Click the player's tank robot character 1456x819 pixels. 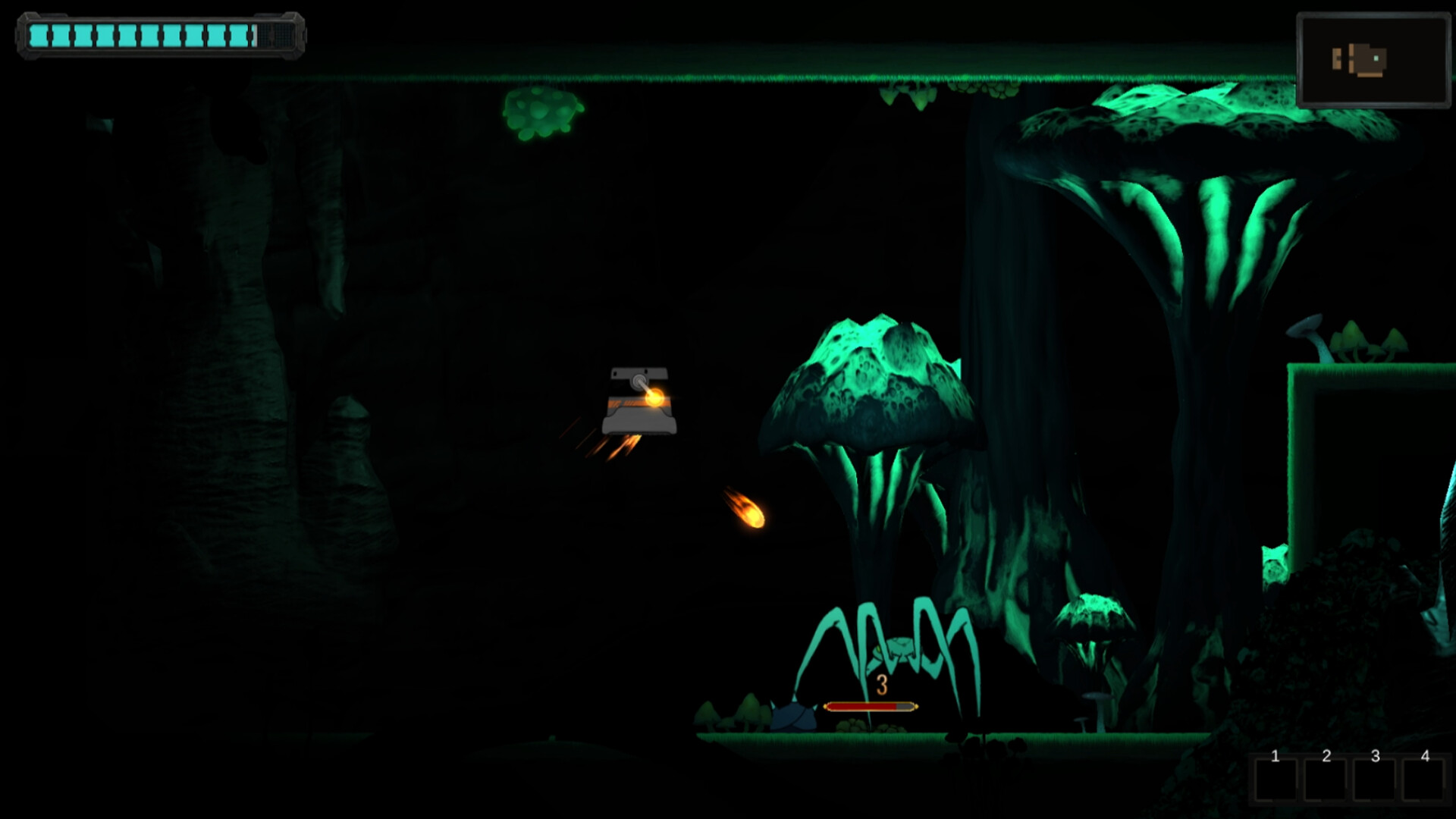639,402
